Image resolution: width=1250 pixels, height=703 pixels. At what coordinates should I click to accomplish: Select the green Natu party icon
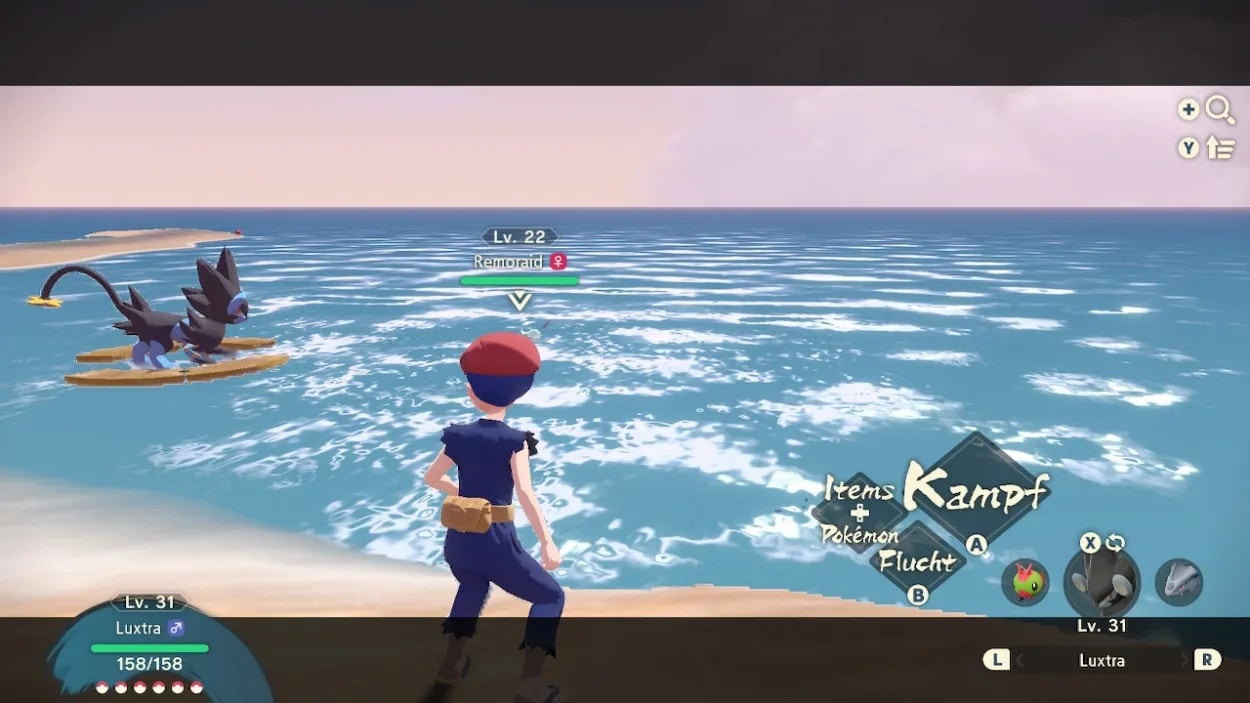[x=1025, y=582]
